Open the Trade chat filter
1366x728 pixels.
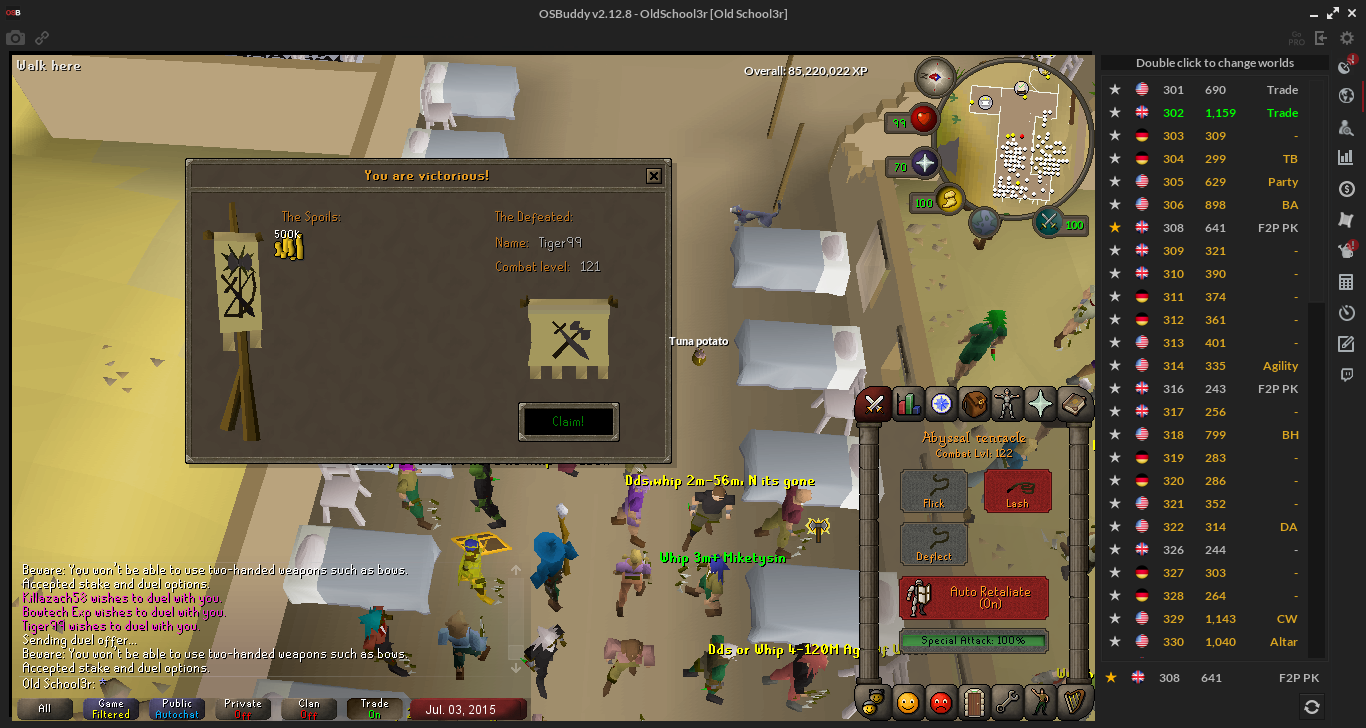[374, 709]
